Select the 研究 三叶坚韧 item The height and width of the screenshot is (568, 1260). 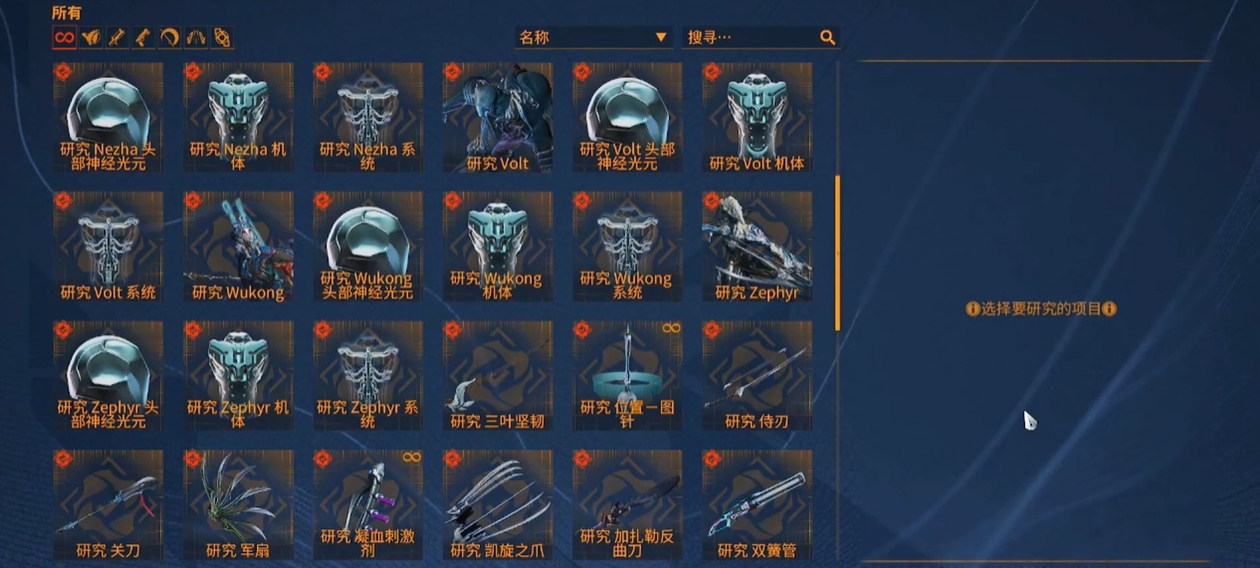[497, 375]
